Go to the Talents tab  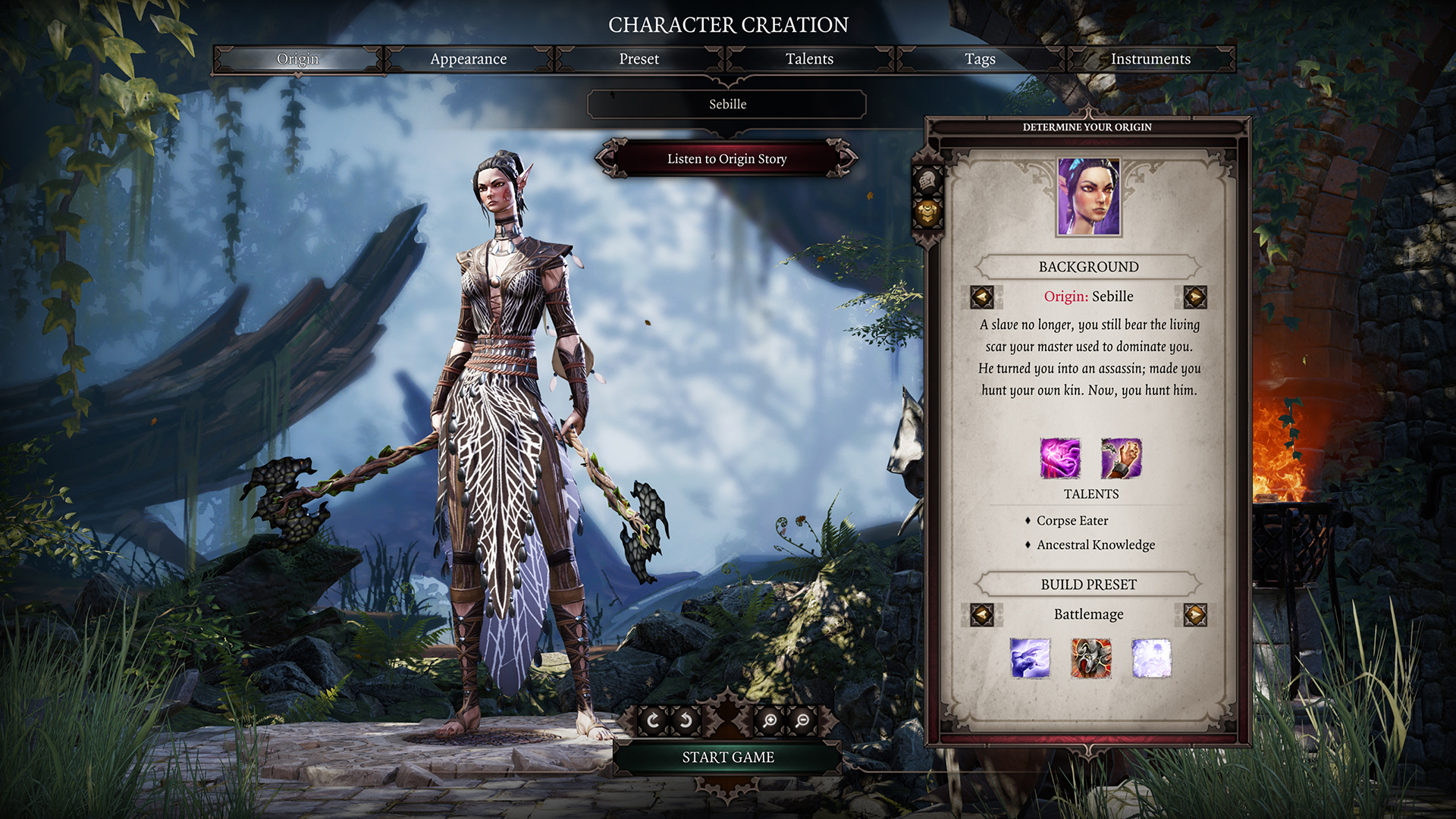tap(809, 59)
